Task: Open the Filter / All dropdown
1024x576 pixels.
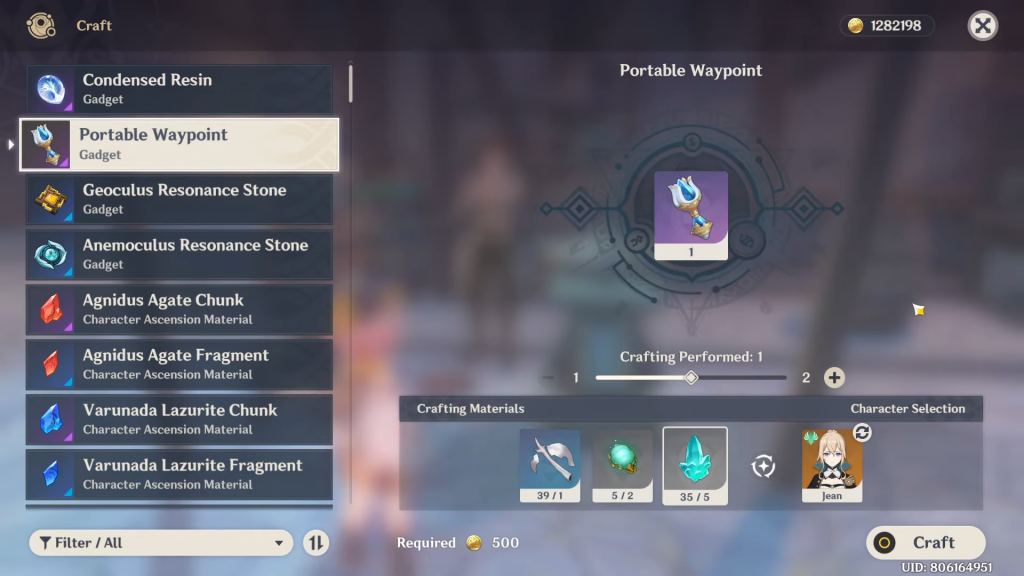Action: (161, 543)
